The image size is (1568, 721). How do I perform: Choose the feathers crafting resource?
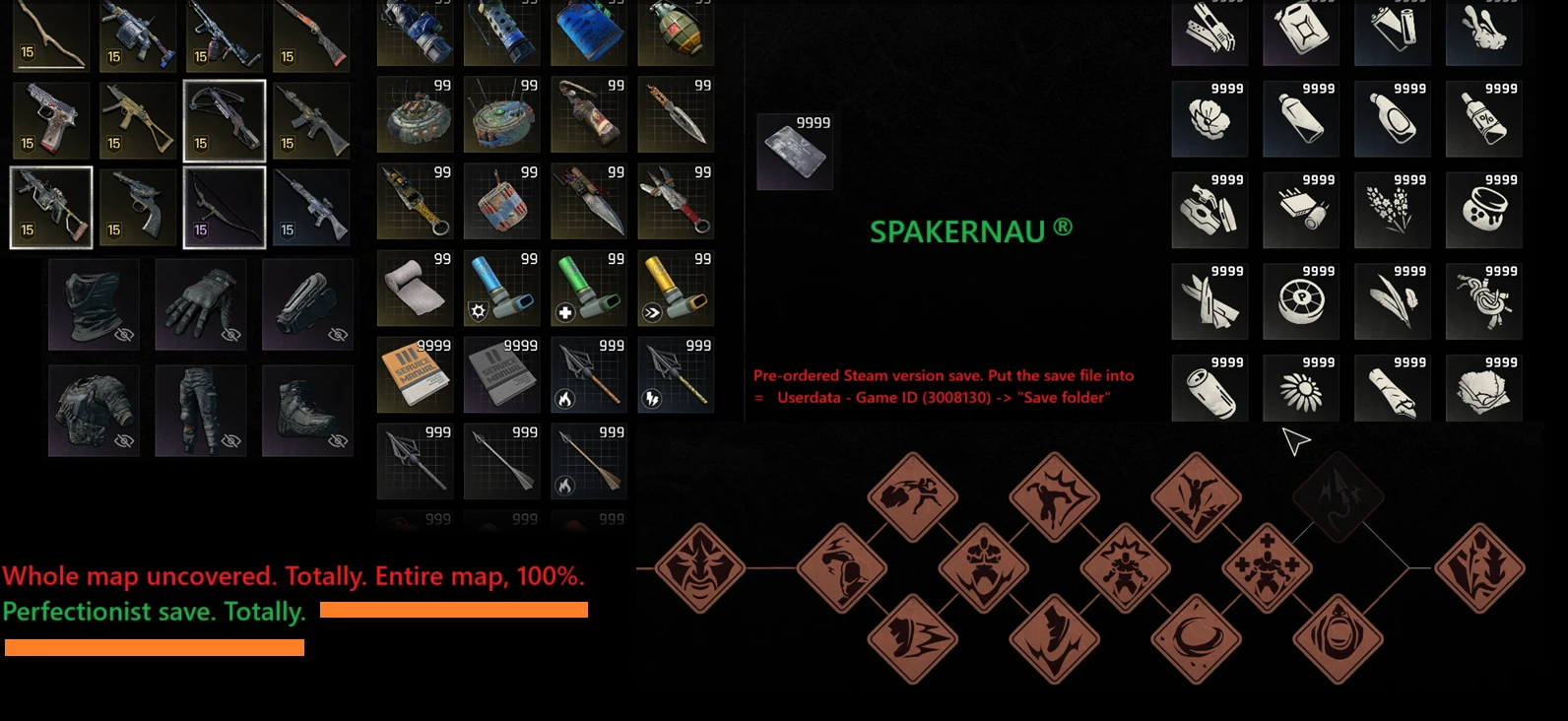[x=1392, y=299]
